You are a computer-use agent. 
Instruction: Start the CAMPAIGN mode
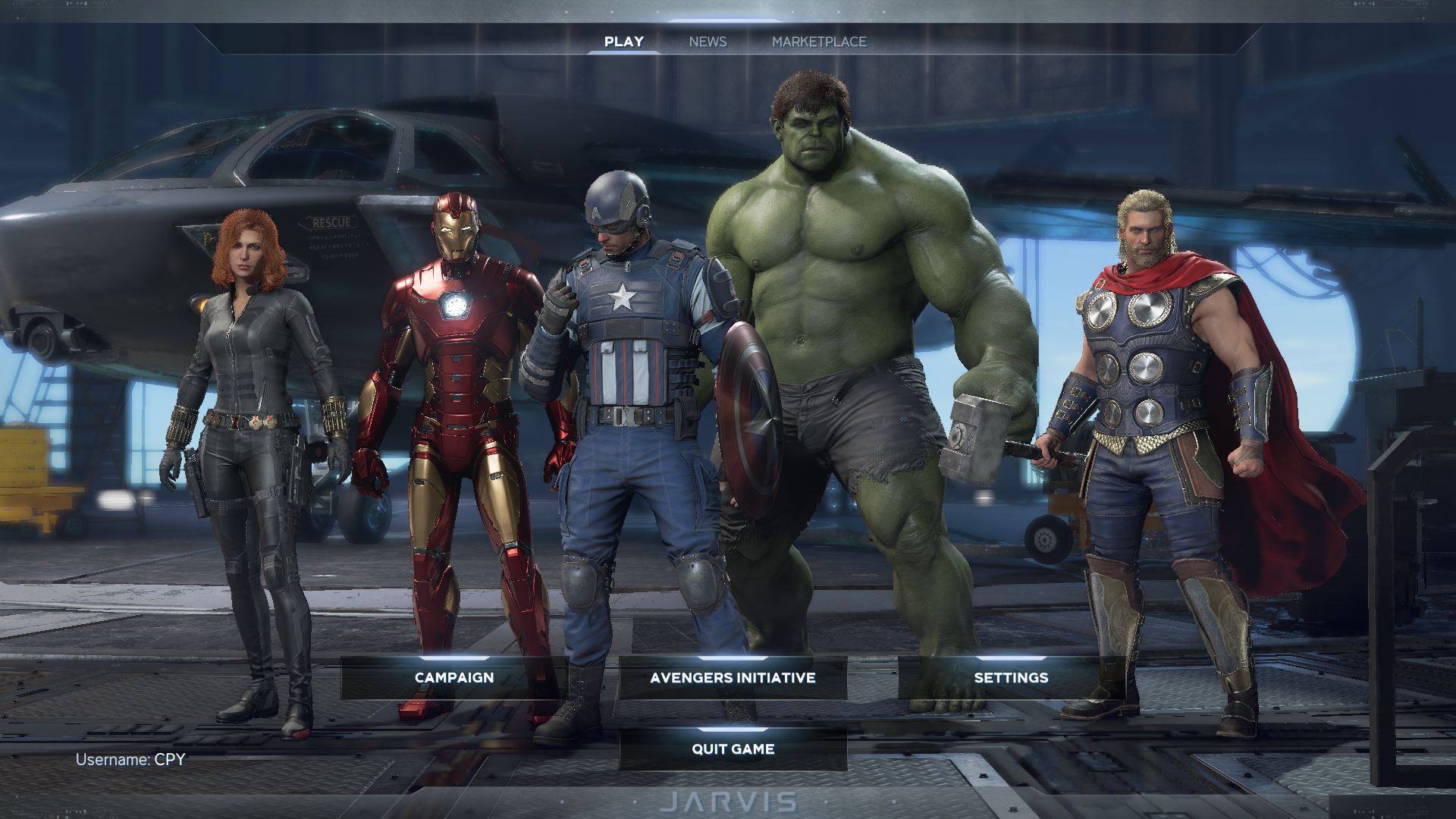point(453,678)
